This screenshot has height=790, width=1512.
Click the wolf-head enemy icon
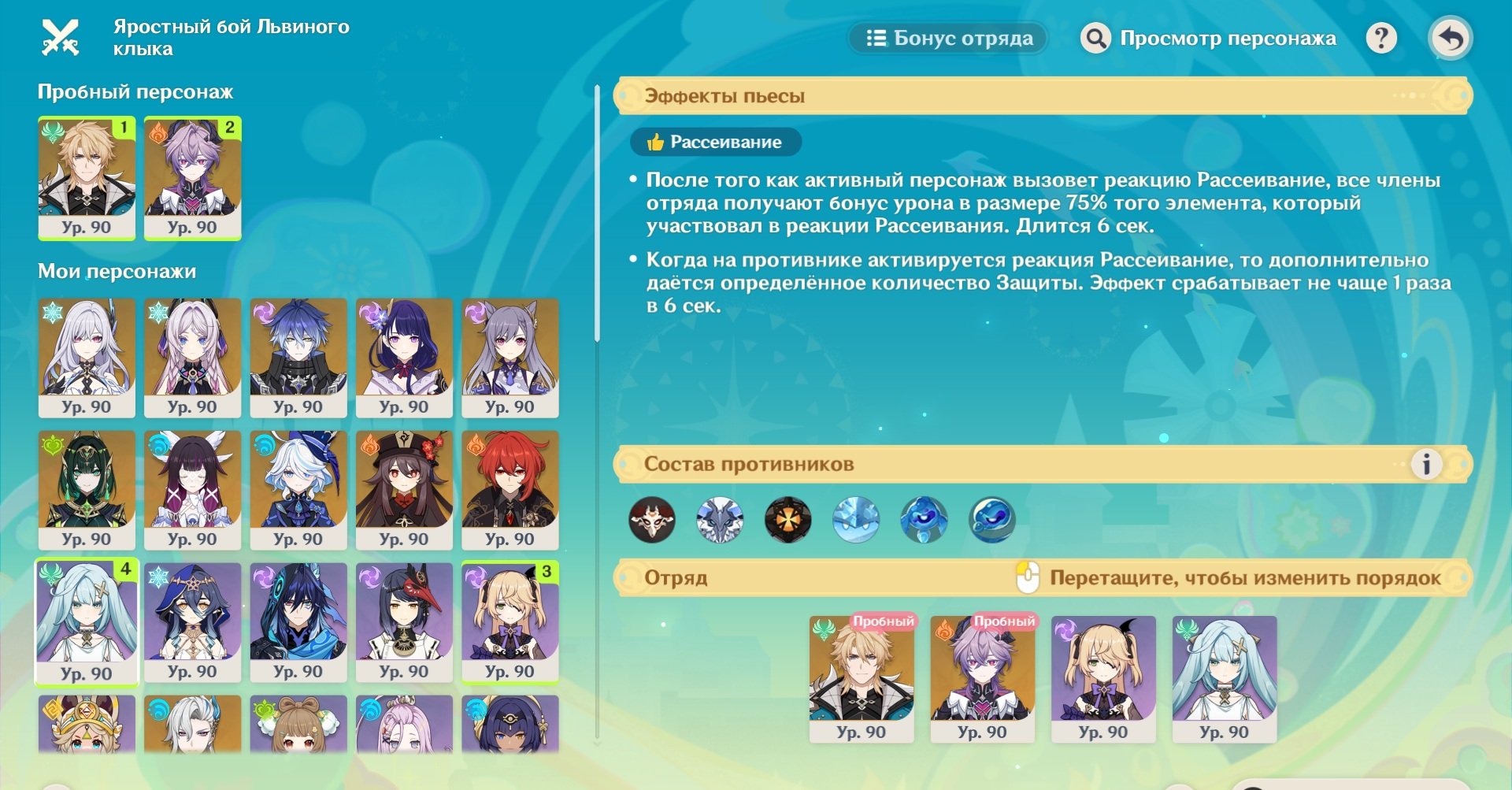click(x=721, y=520)
